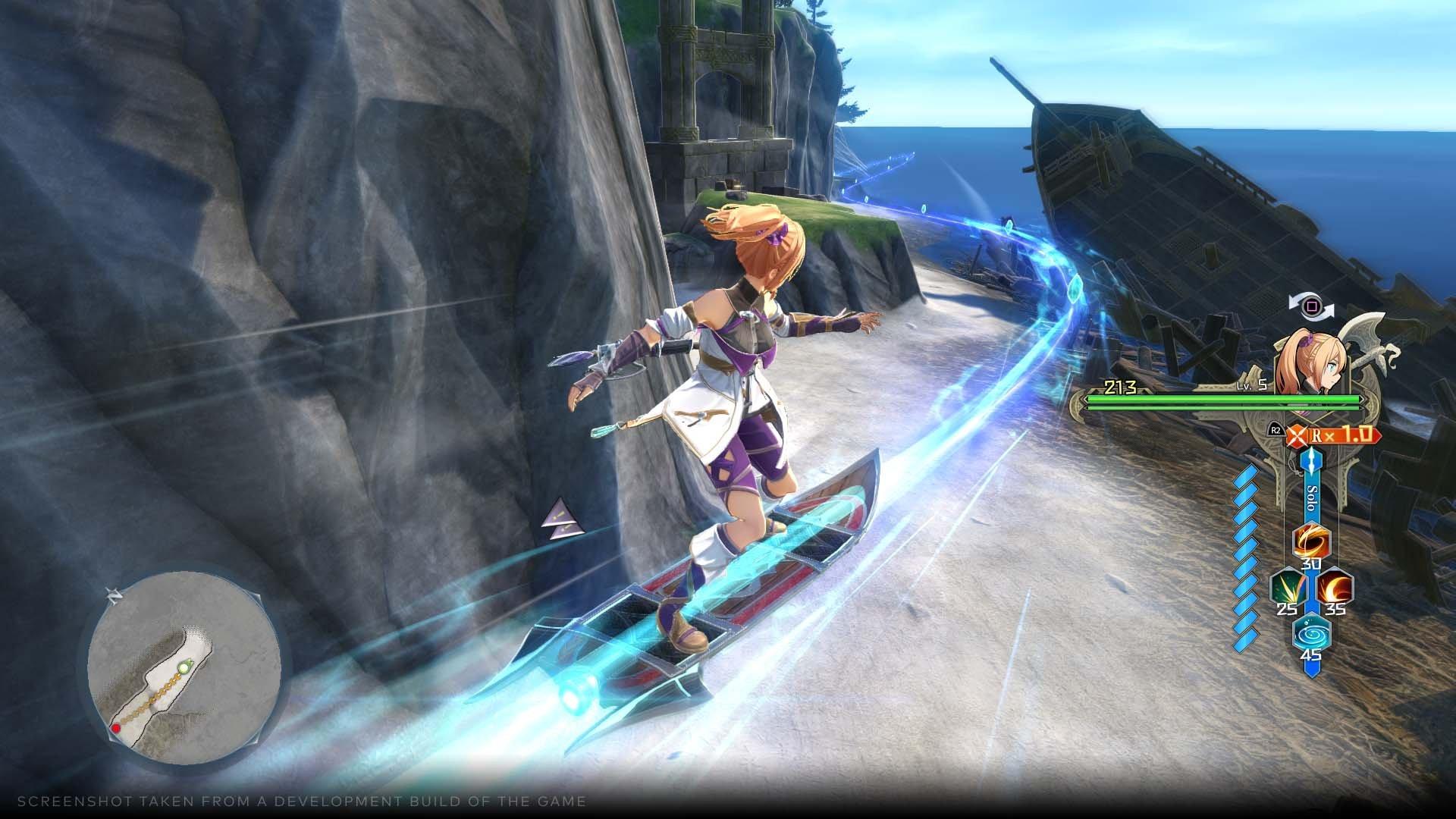This screenshot has width=1456, height=819.
Task: Select the dark crescent skill costing 35 SP
Action: 1334,587
